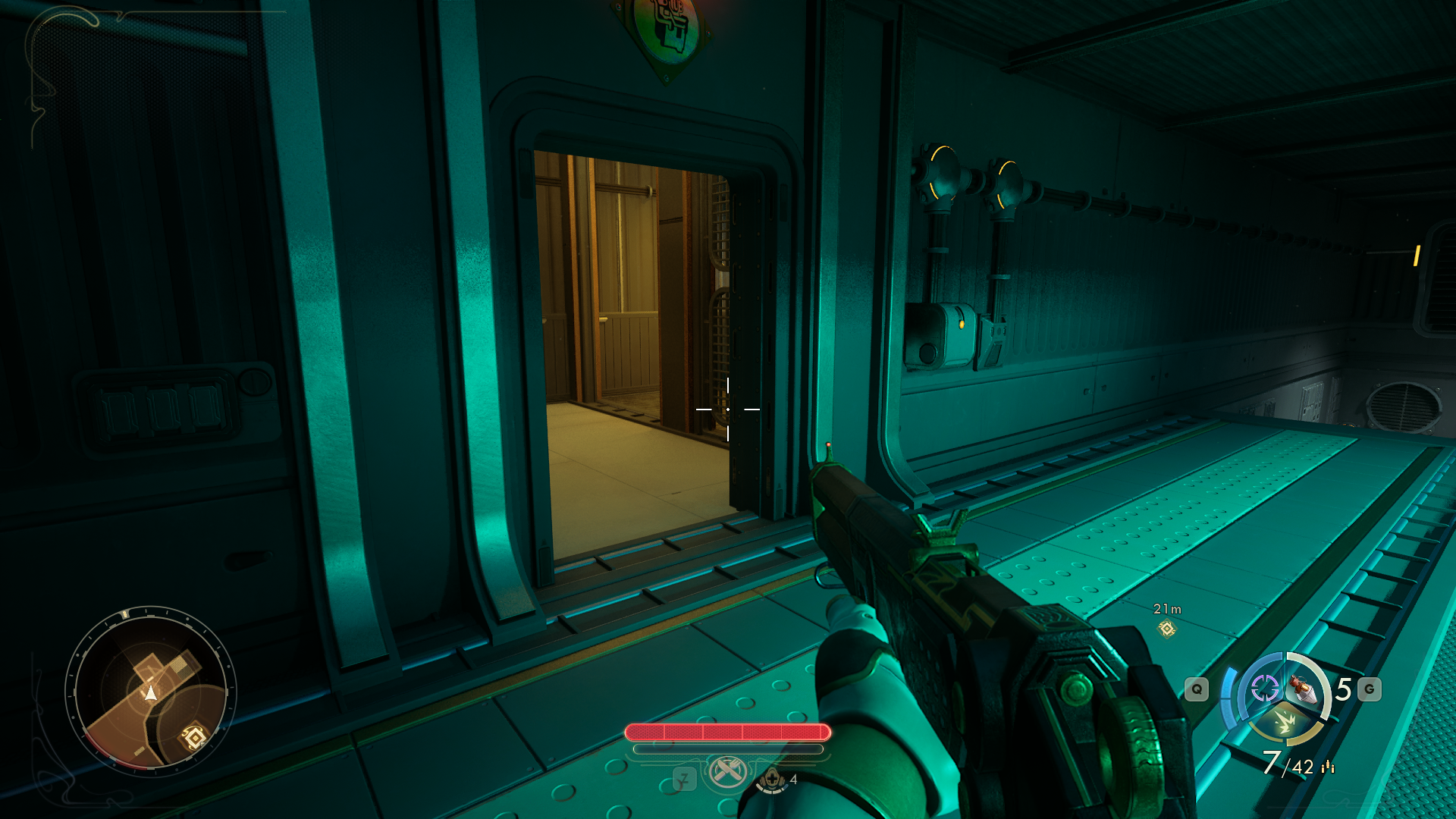The width and height of the screenshot is (1456, 819).
Task: Activate the yellow burst ability icon
Action: coord(1285,721)
